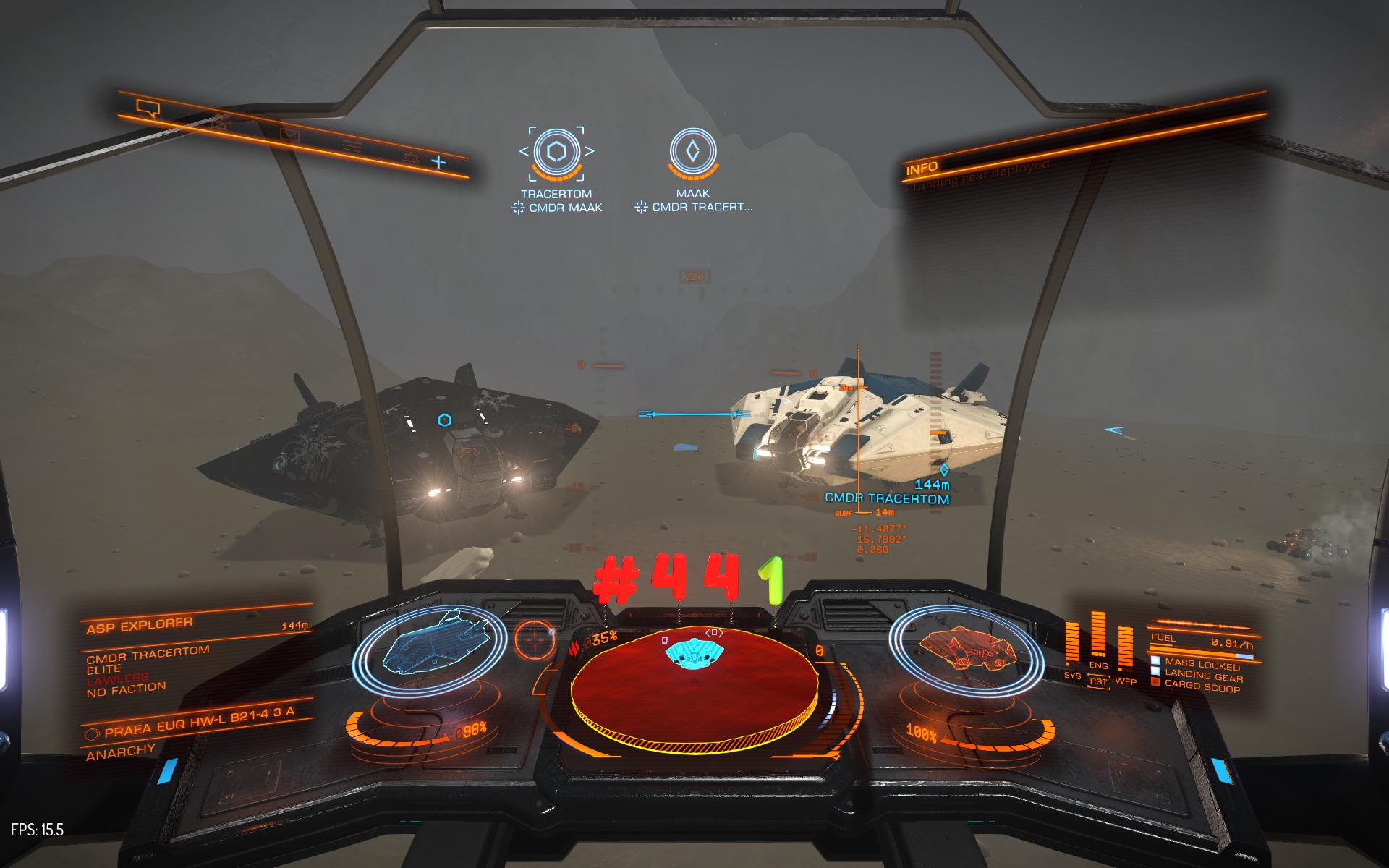This screenshot has width=1389, height=868.
Task: Toggle the Landing Gear indicator
Action: pyautogui.click(x=1203, y=676)
